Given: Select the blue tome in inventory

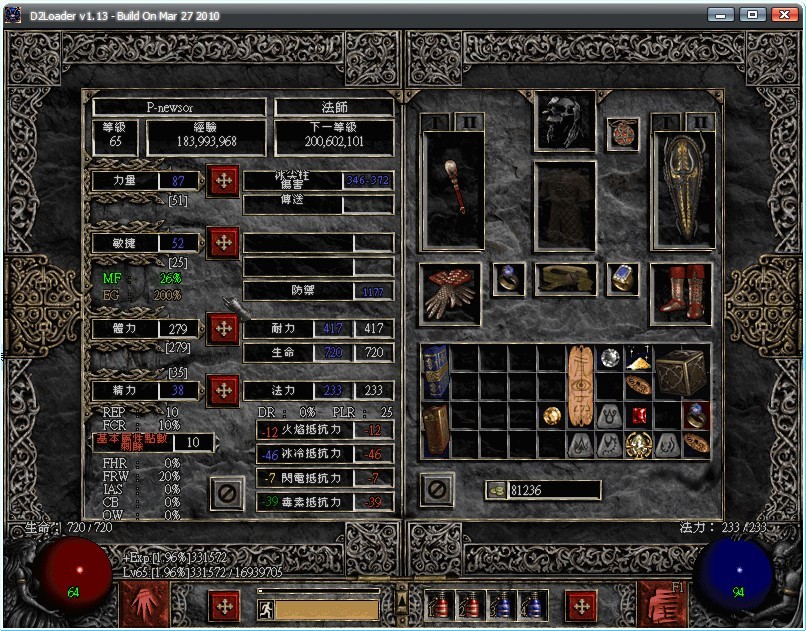Looking at the screenshot, I should click(x=435, y=372).
